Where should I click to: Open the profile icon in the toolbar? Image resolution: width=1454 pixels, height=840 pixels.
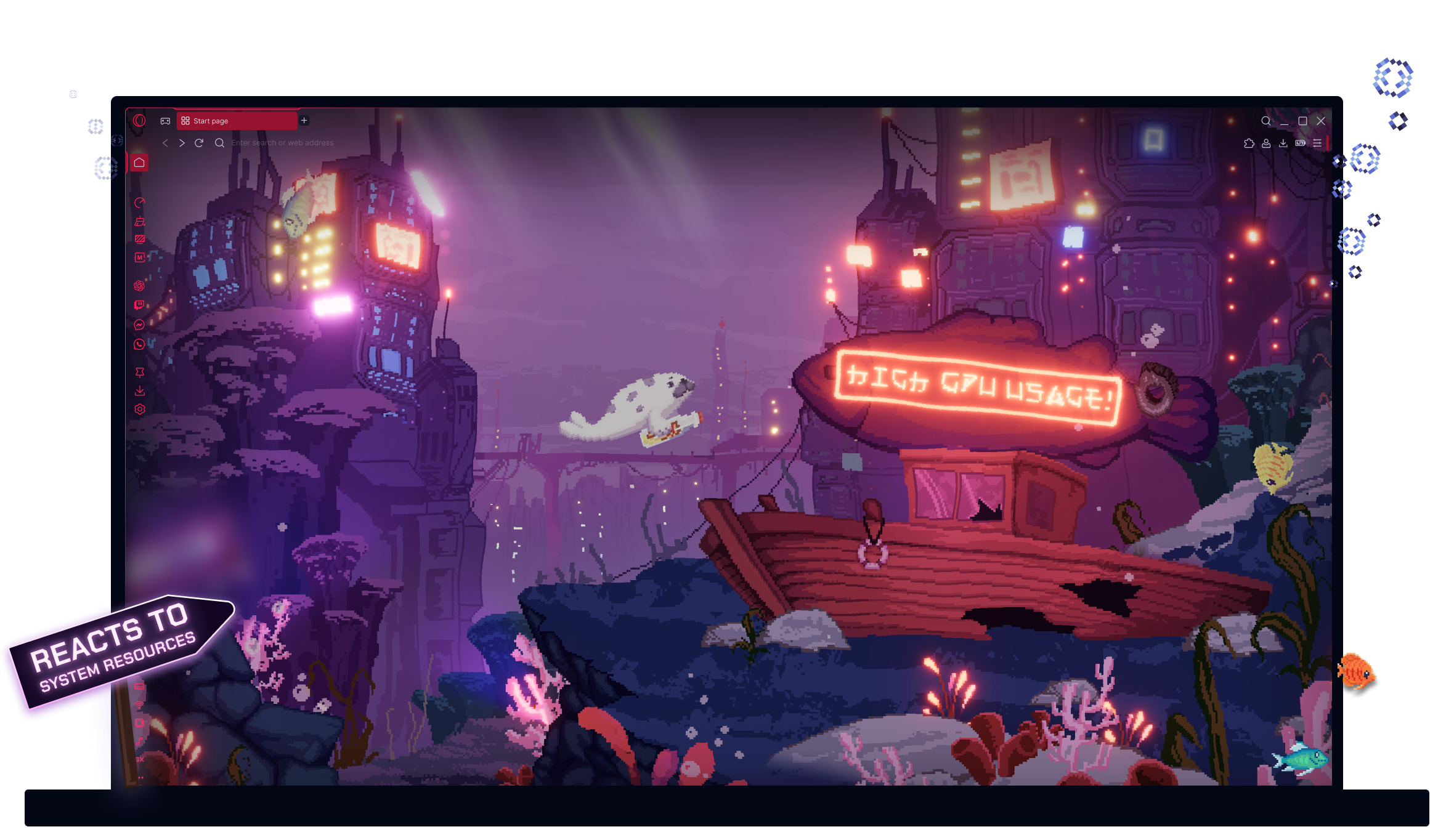pos(1266,143)
